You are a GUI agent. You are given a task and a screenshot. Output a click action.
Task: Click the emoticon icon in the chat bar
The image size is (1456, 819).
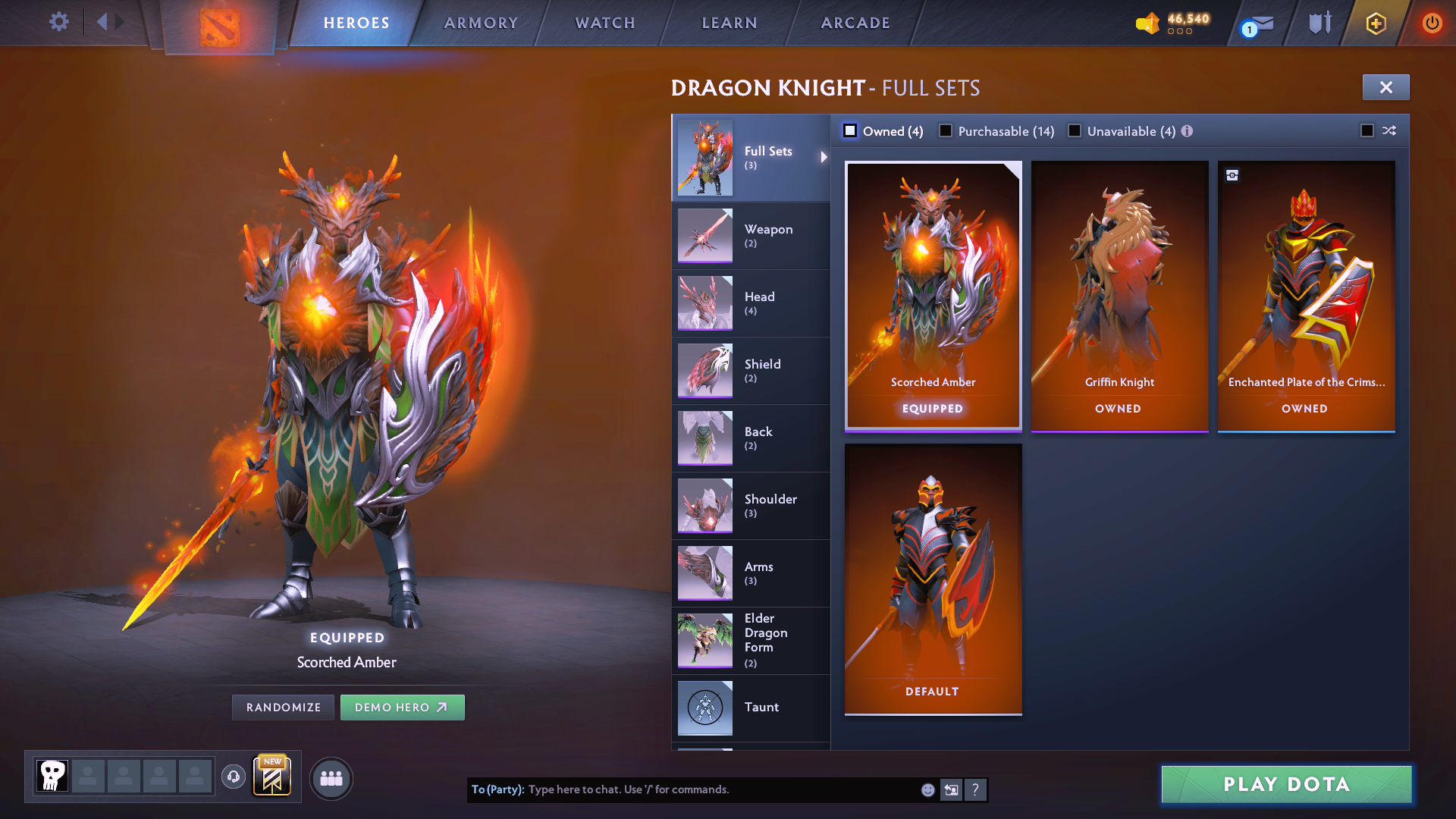coord(927,789)
